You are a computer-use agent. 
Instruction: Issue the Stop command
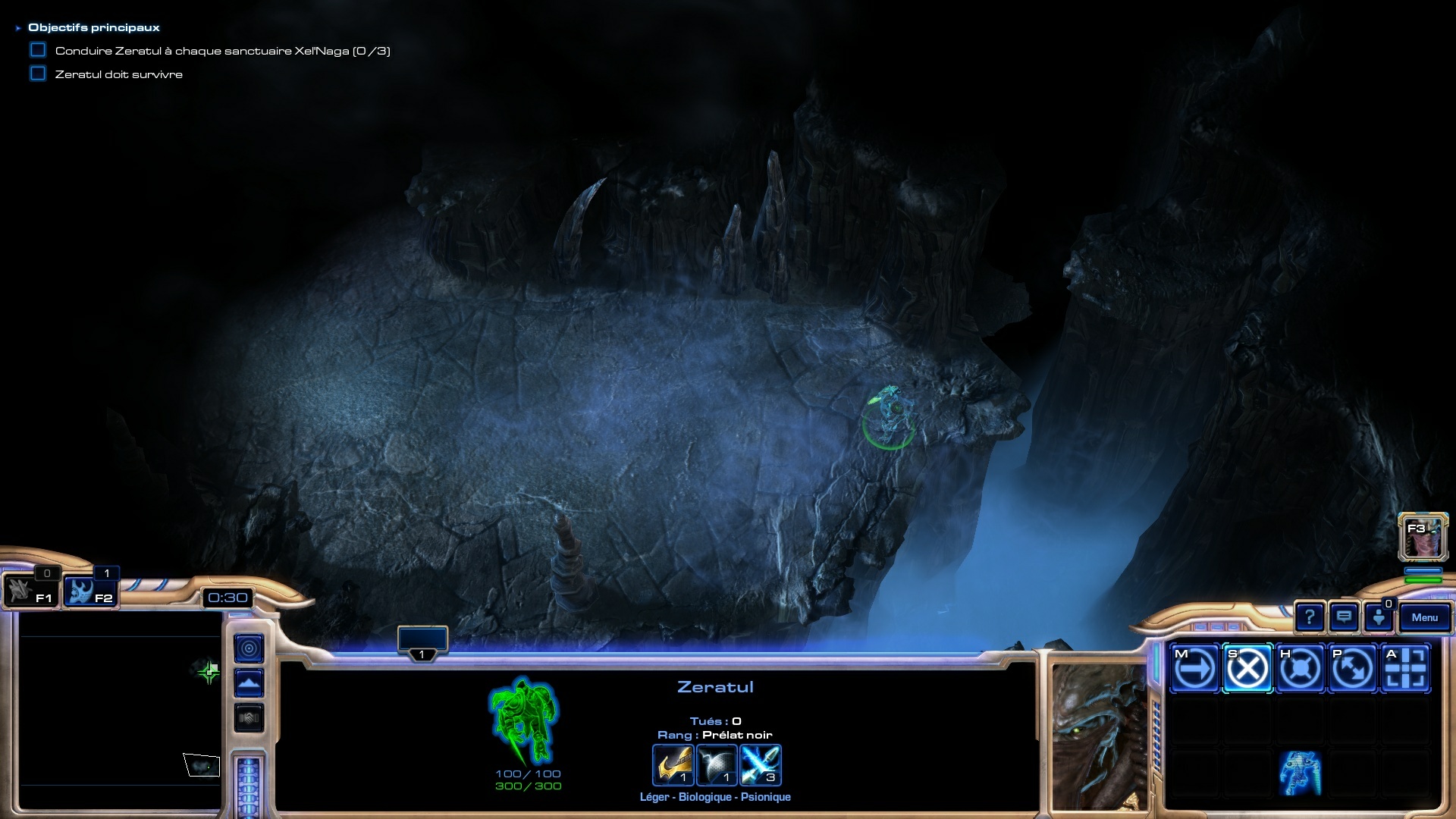[1247, 669]
